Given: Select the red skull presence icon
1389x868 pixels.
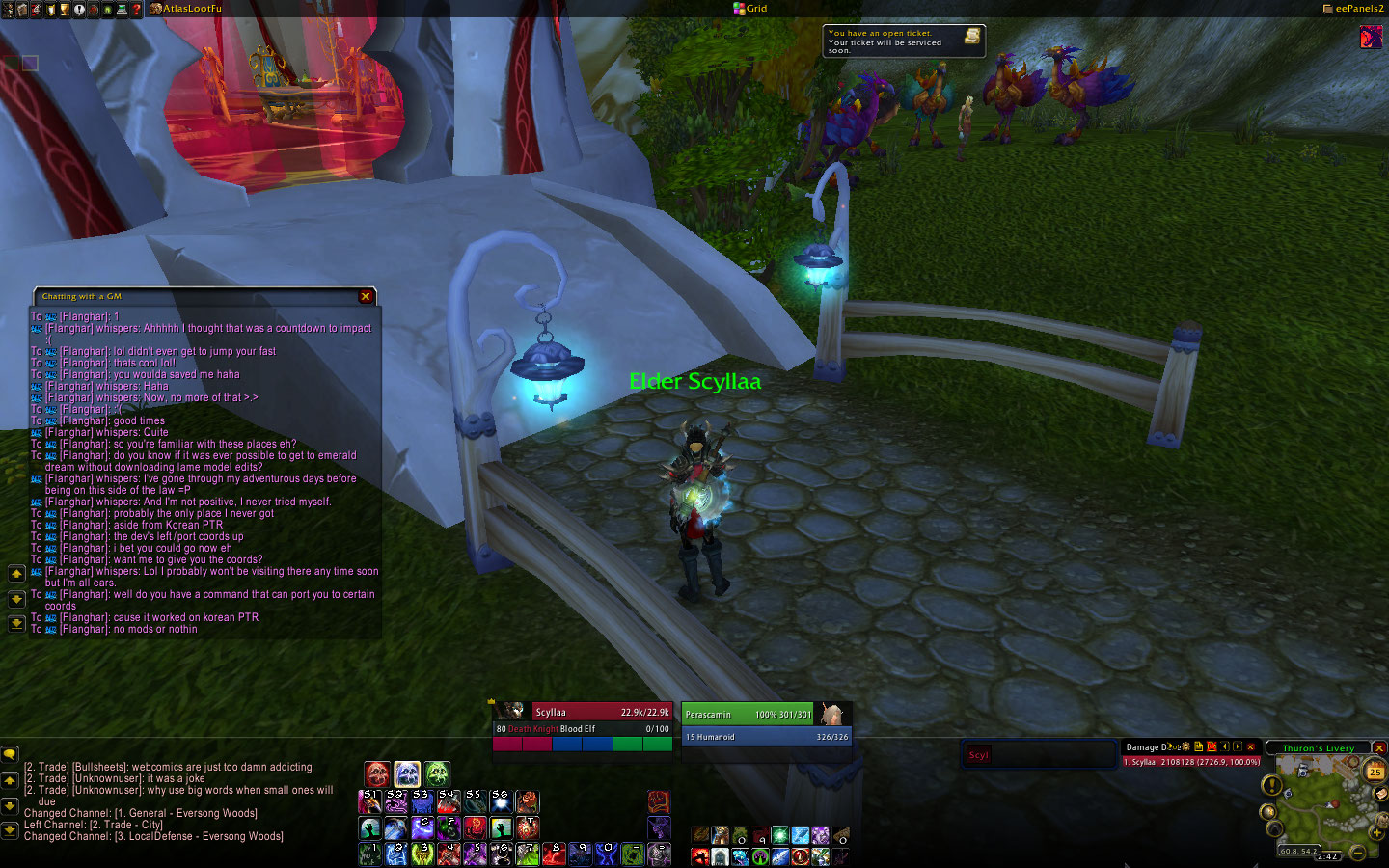Looking at the screenshot, I should click(377, 773).
